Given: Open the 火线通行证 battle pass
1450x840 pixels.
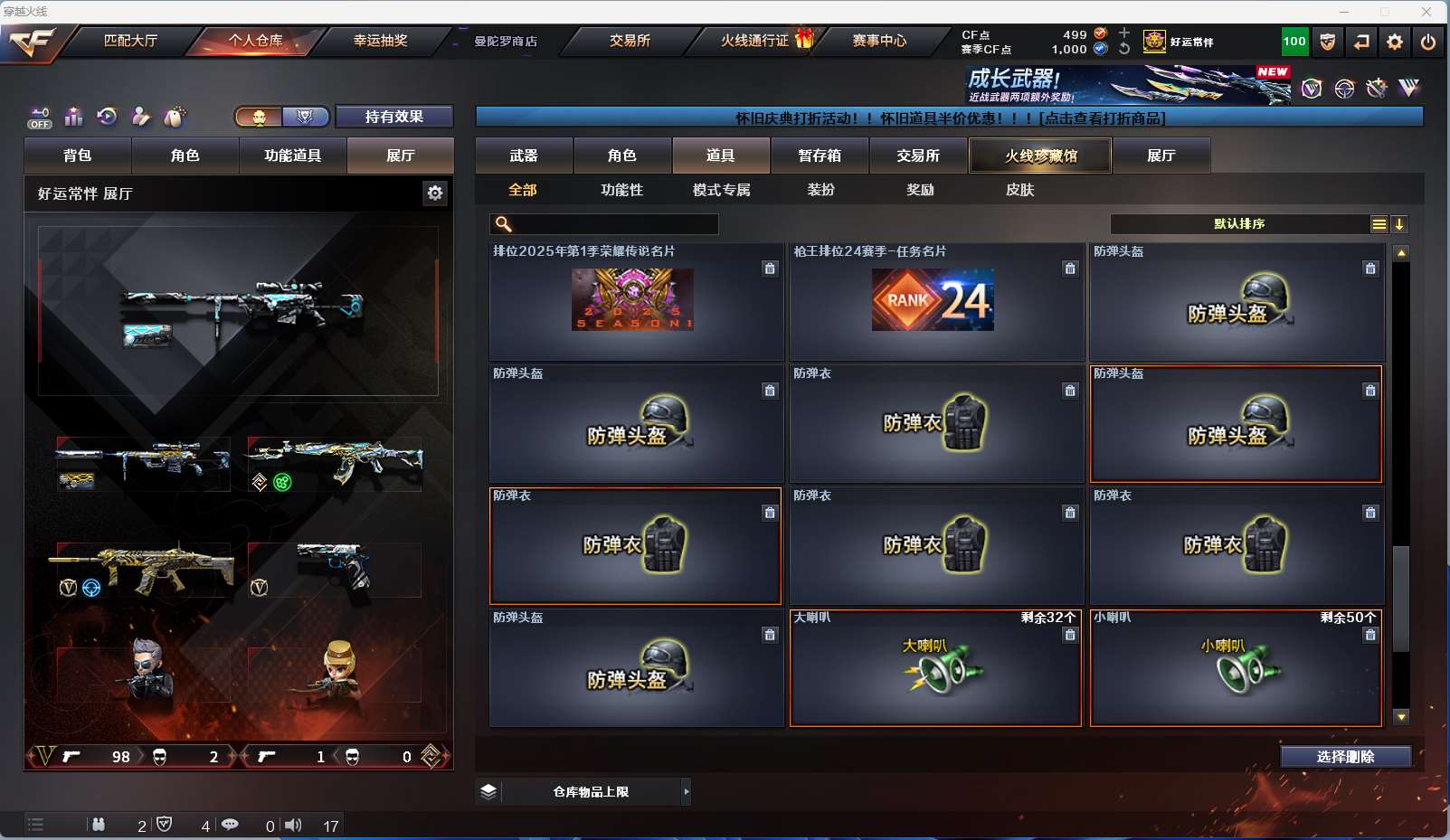Looking at the screenshot, I should (755, 41).
